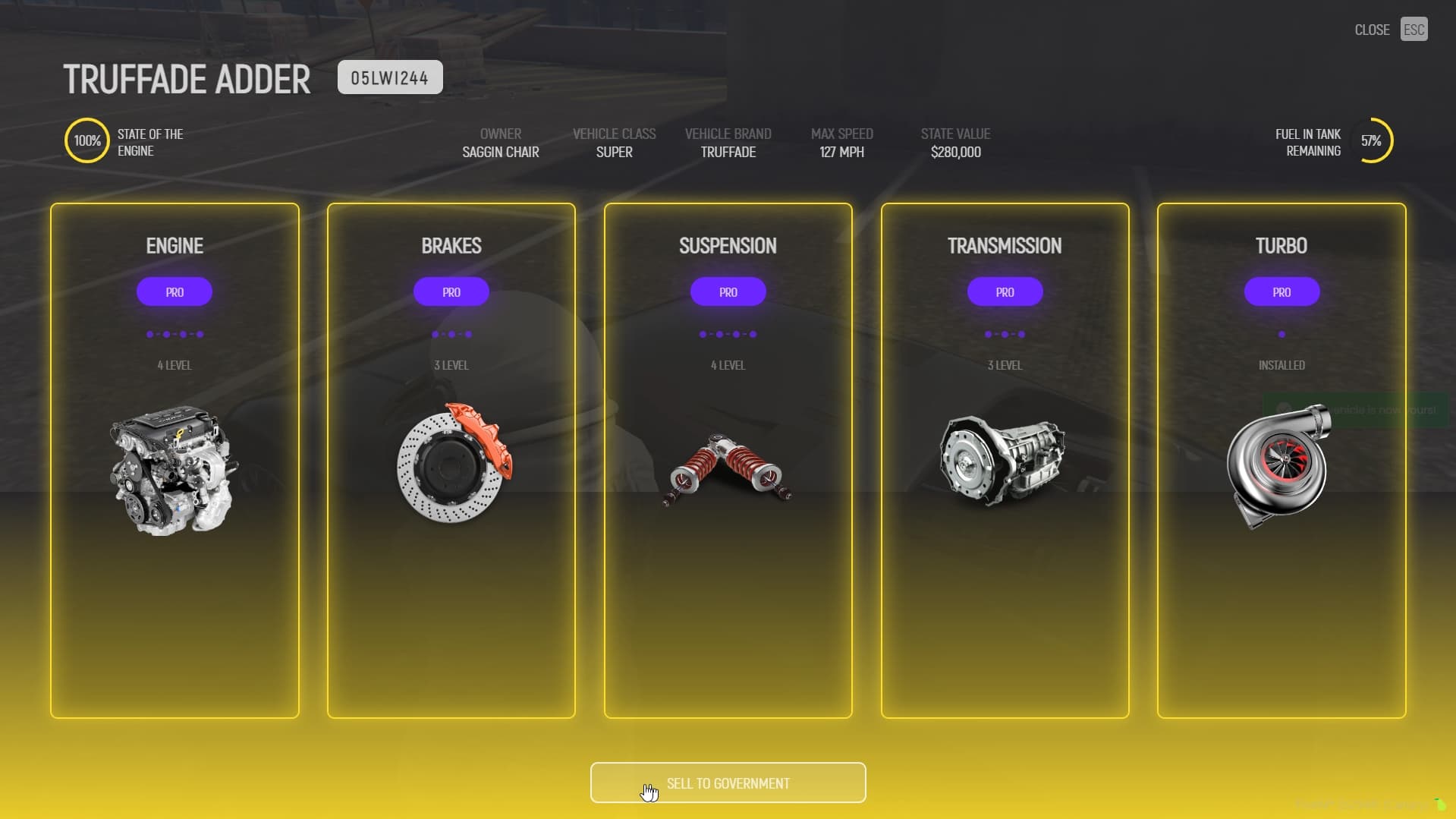Click the SELL TO GOVERNMENT button

coord(728,783)
